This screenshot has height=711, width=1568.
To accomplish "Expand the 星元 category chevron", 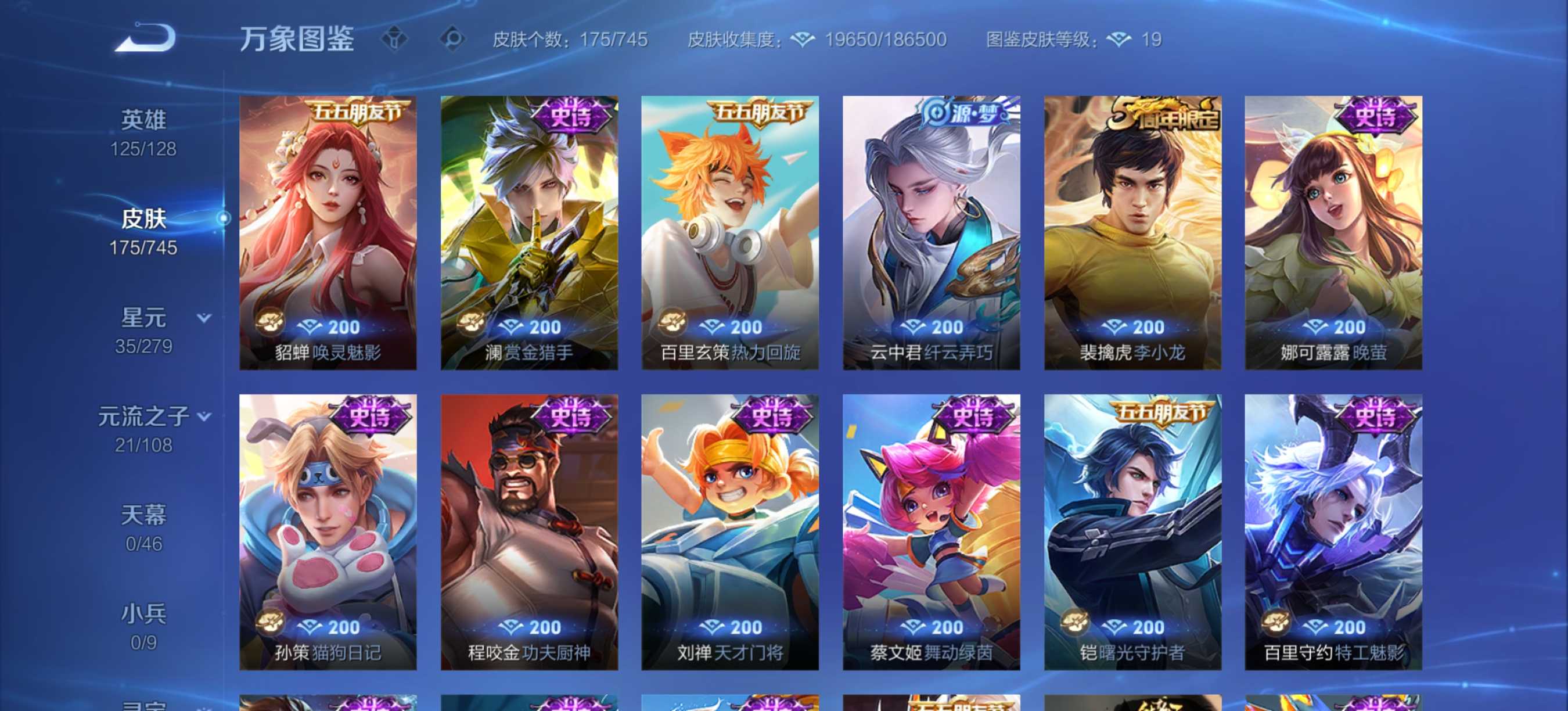I will click(x=202, y=318).
